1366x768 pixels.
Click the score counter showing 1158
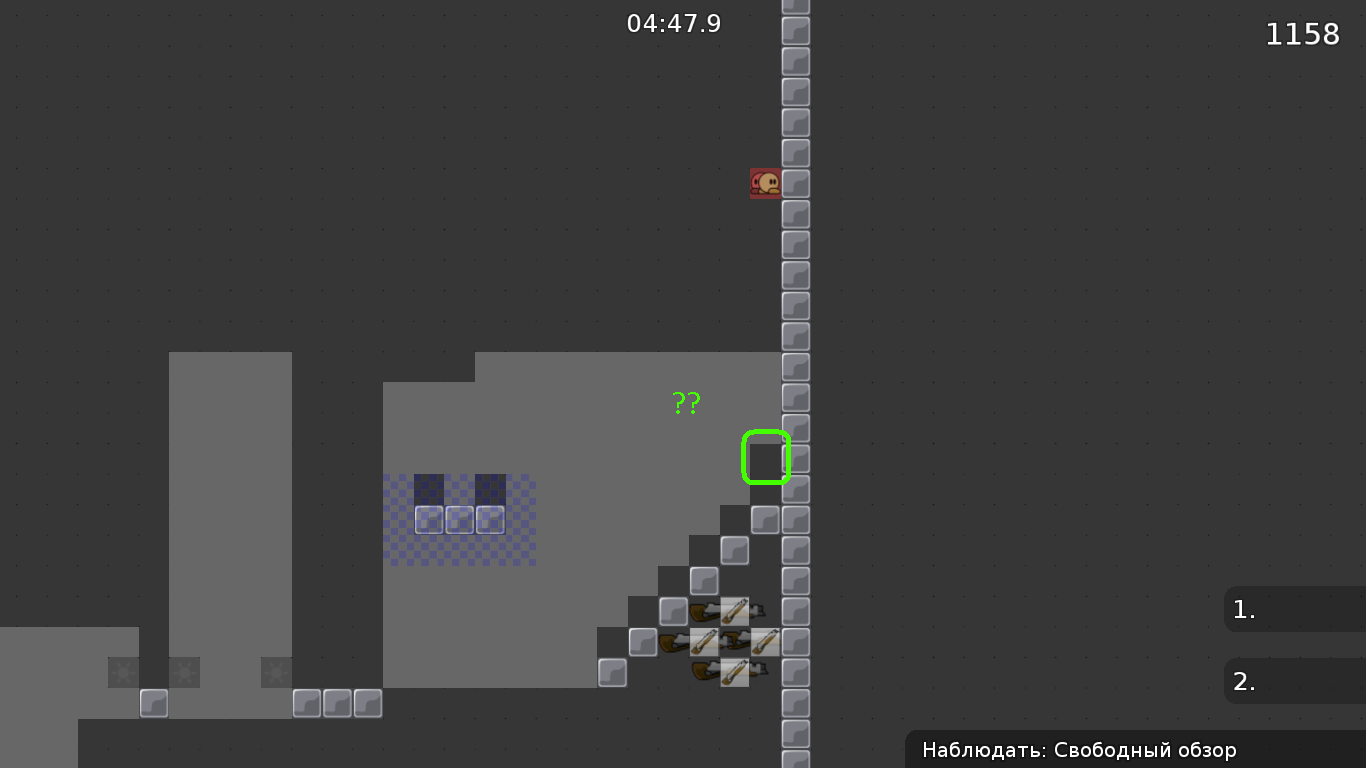pyautogui.click(x=1302, y=33)
